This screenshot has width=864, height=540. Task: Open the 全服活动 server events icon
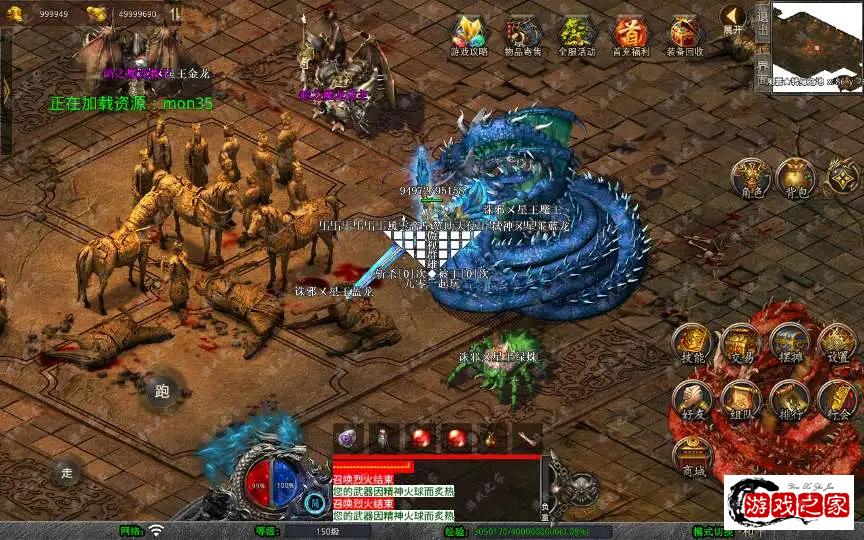point(577,34)
